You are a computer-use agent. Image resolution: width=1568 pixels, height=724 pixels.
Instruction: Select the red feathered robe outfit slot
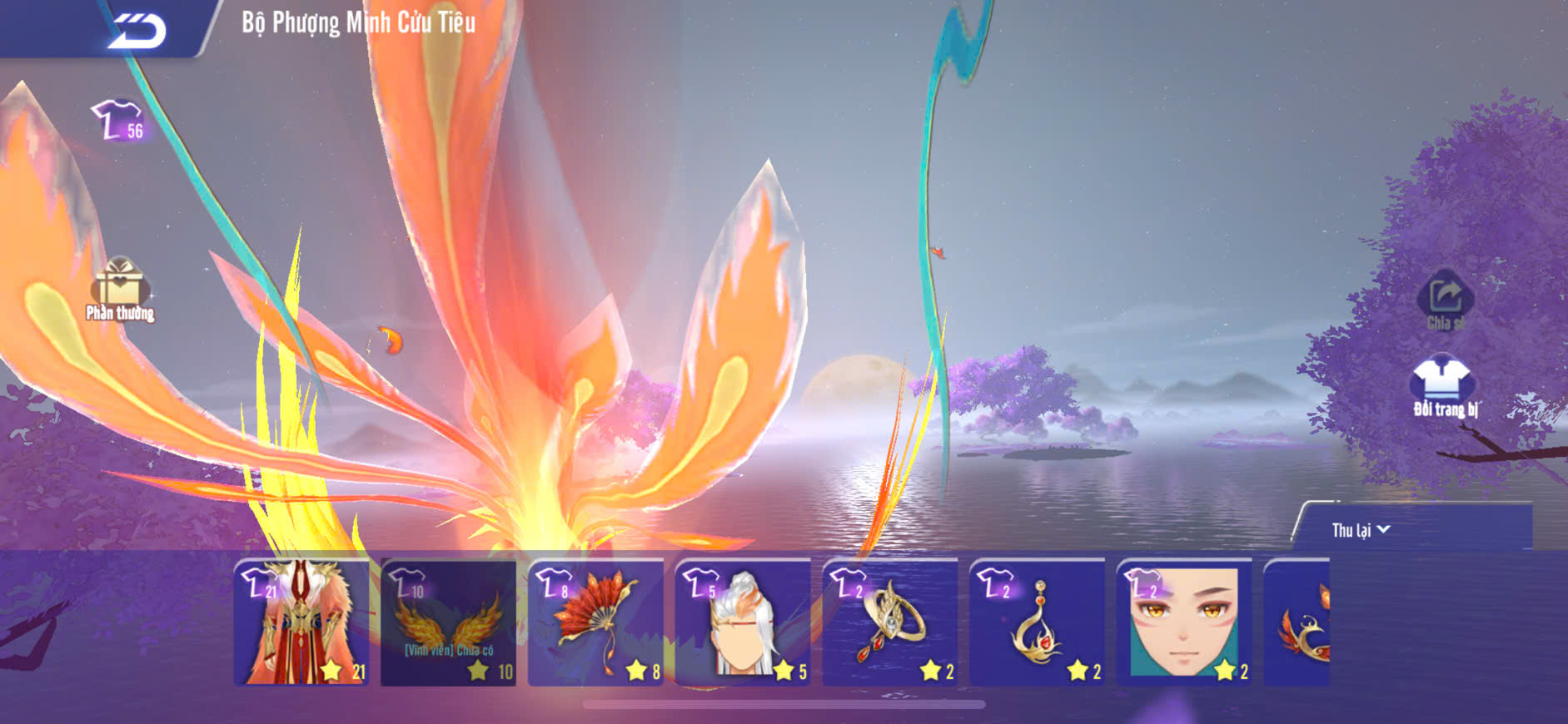coord(301,622)
